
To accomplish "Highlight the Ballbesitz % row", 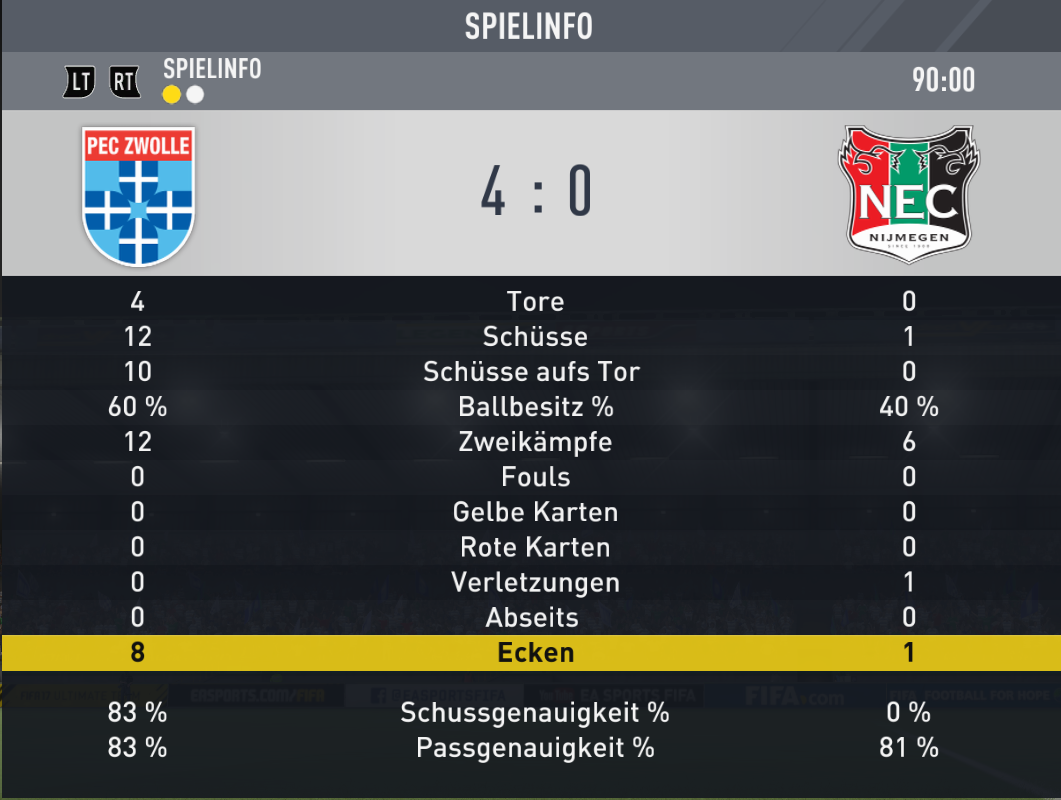I will click(x=535, y=407).
